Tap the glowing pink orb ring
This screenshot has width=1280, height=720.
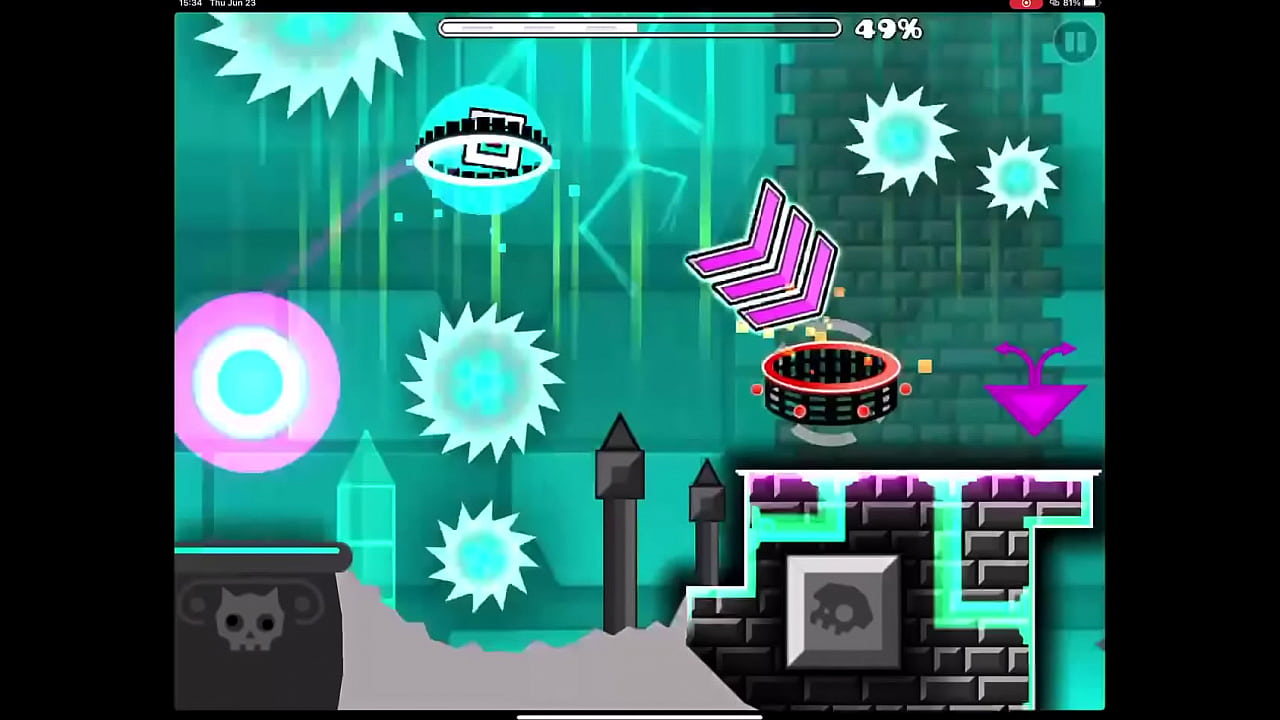(x=255, y=380)
